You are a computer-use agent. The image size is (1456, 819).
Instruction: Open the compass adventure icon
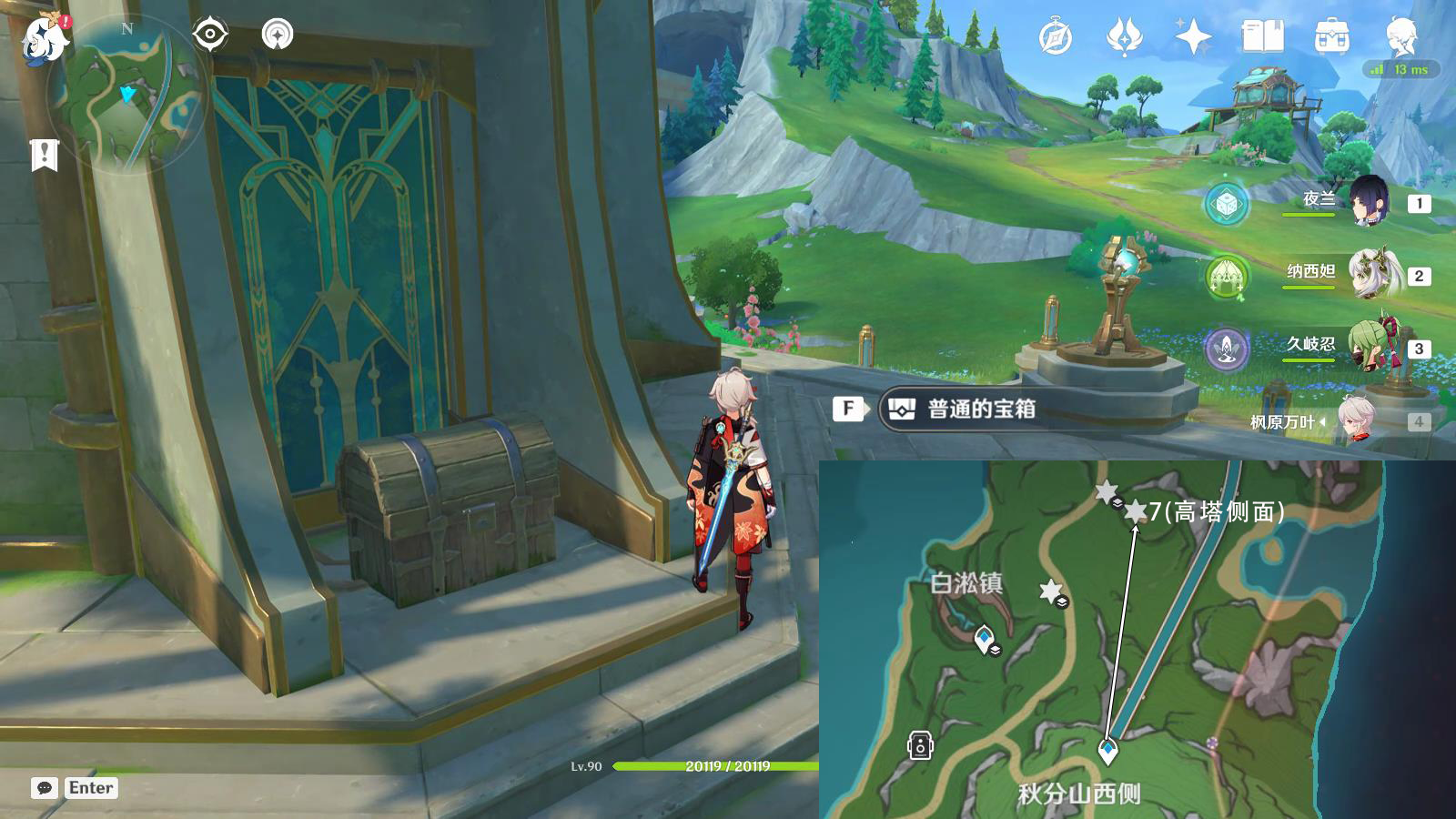click(1056, 37)
